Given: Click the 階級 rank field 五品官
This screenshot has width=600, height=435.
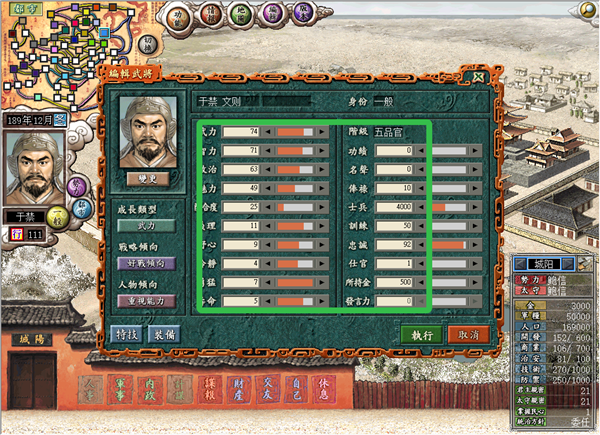Looking at the screenshot, I should [x=398, y=131].
